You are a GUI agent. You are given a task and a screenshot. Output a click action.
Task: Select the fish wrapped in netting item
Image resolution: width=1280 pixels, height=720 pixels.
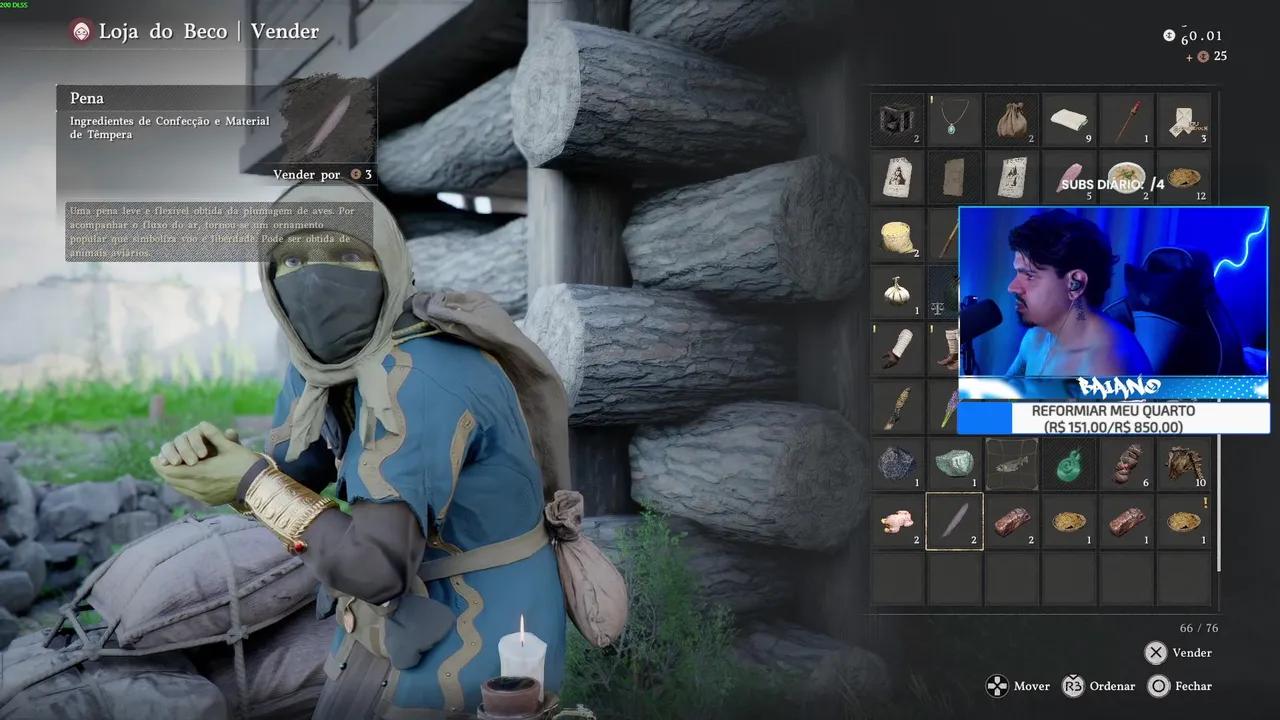1011,465
